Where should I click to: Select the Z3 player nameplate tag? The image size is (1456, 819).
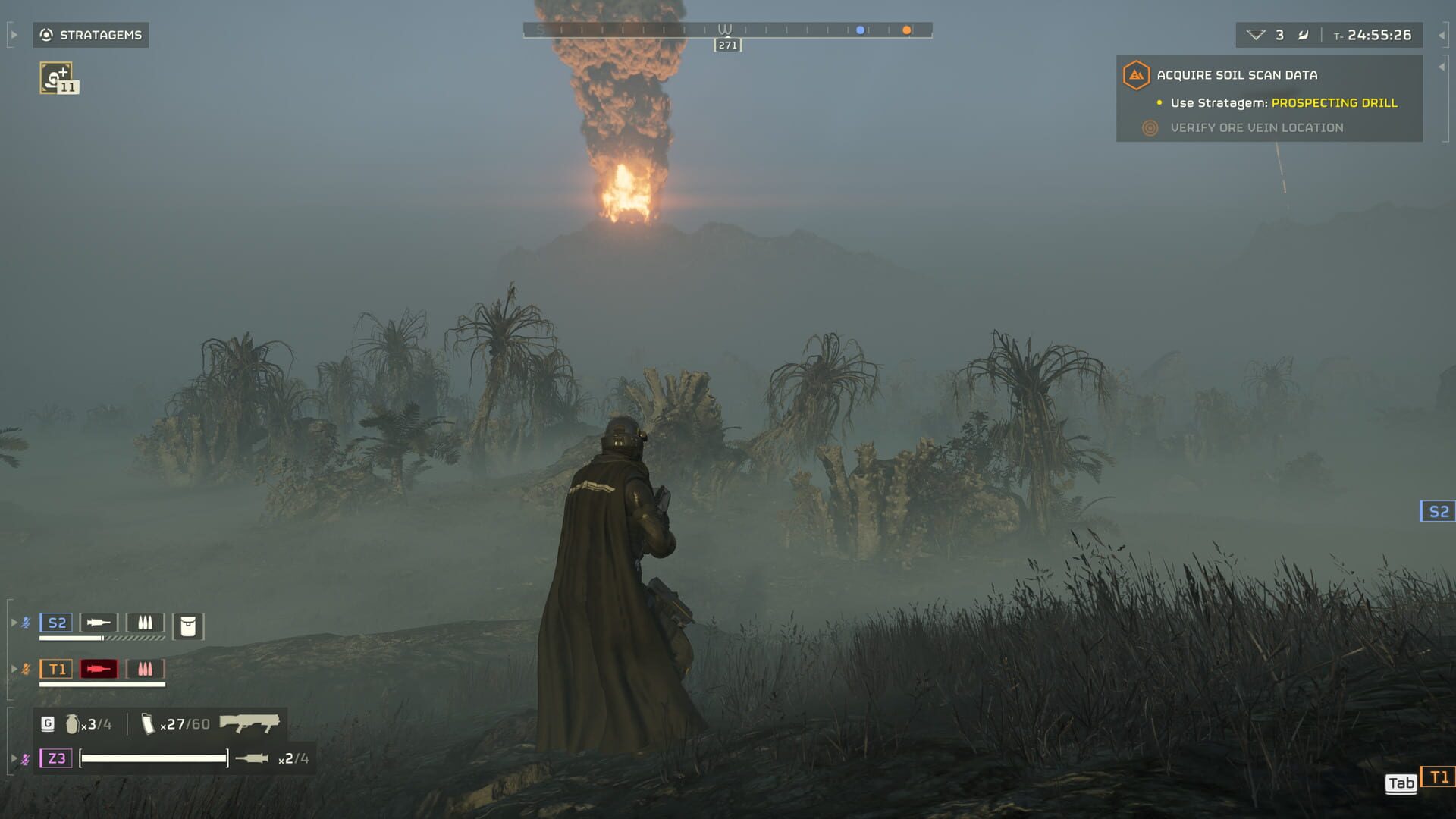pos(55,757)
